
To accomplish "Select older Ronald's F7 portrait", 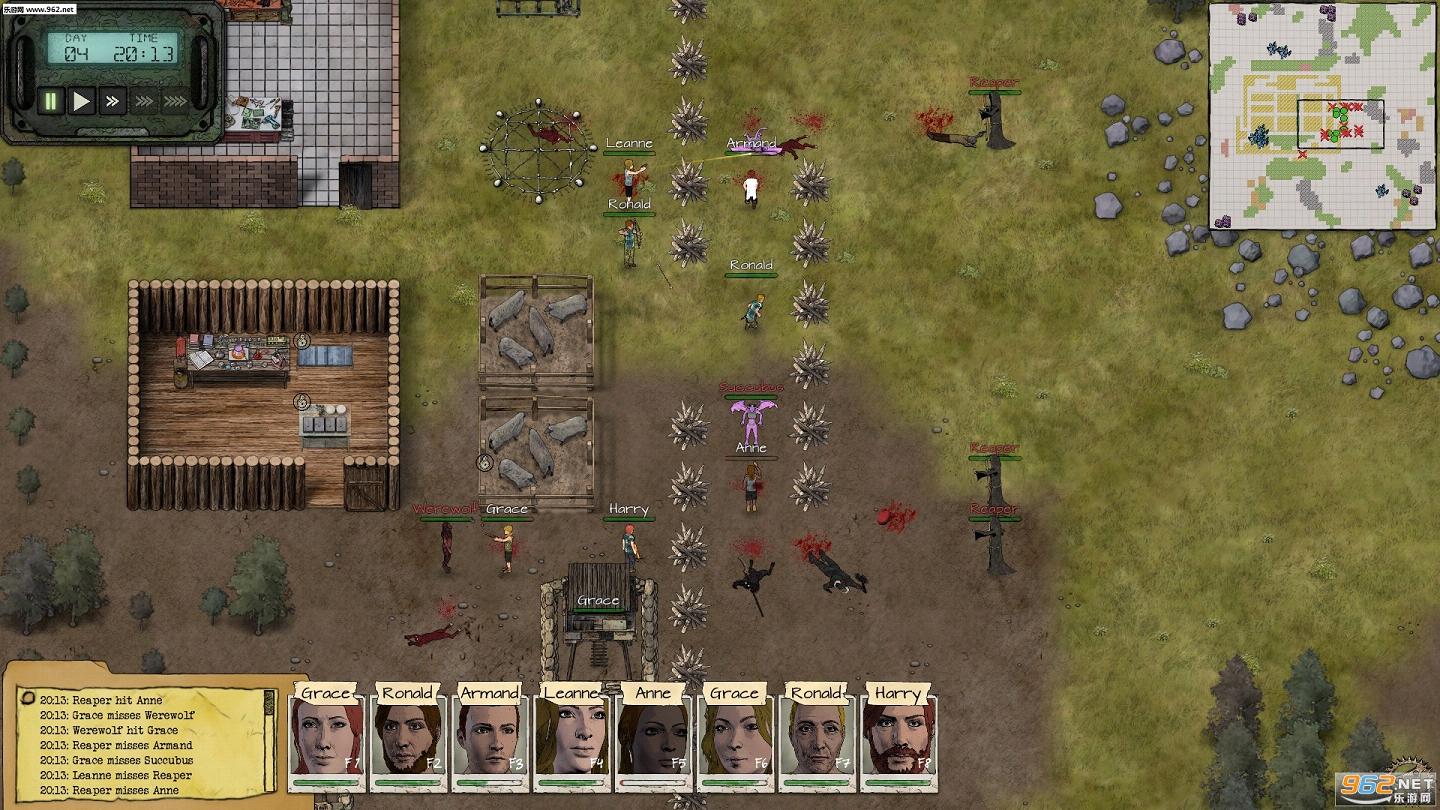I will pos(817,741).
